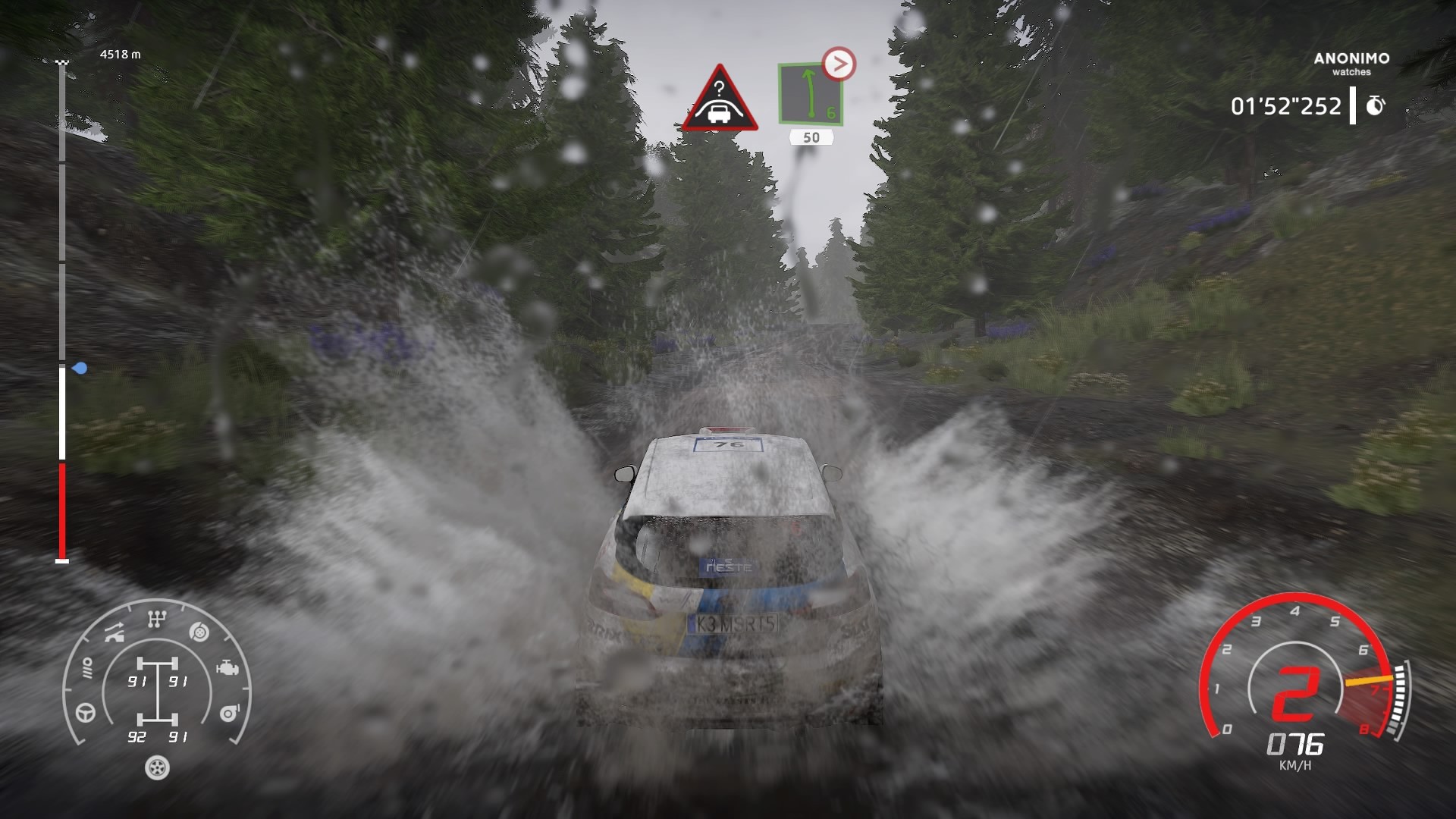Click the gearbox damage icon

click(x=157, y=620)
